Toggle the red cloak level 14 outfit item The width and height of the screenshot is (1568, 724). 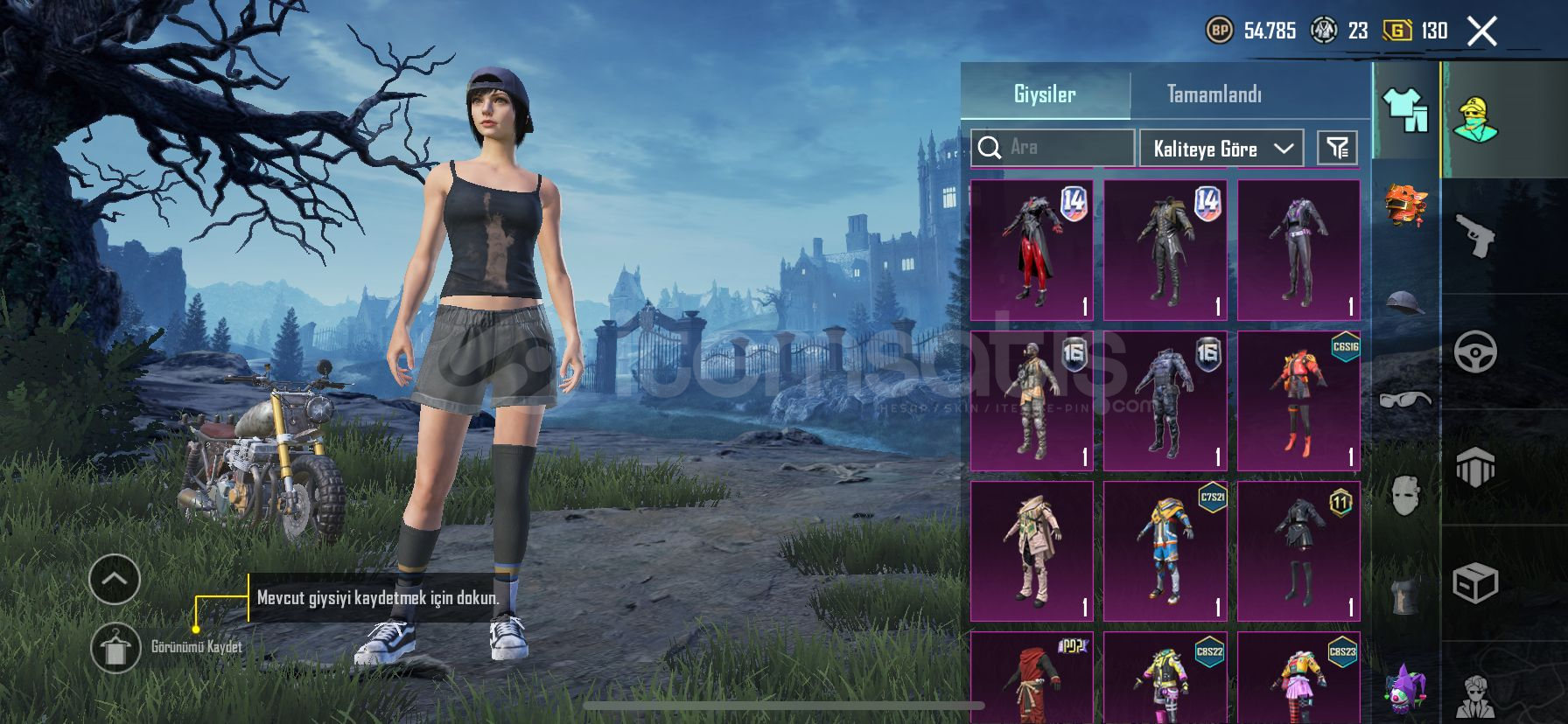click(1031, 249)
